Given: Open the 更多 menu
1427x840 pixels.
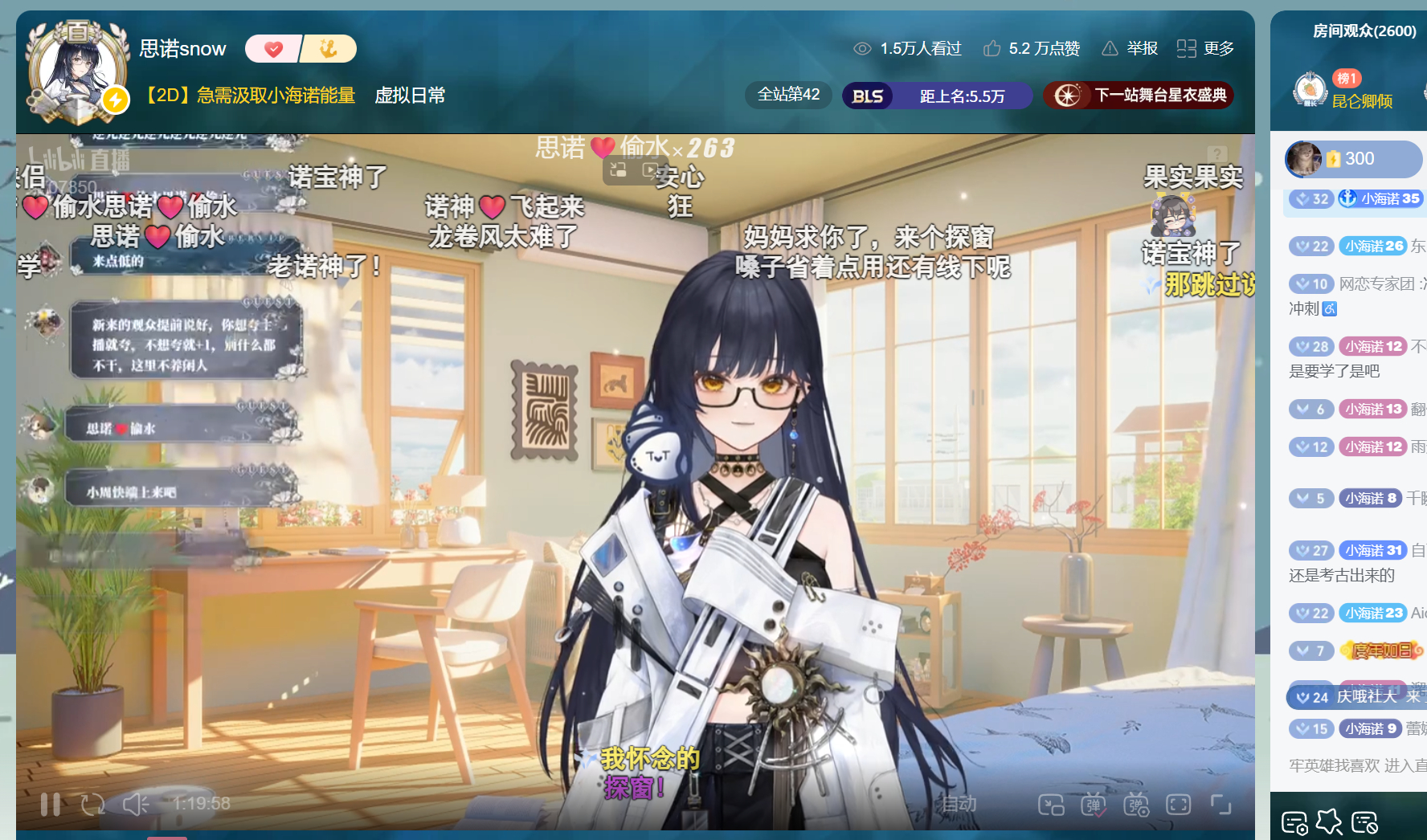Looking at the screenshot, I should click(x=1205, y=49).
